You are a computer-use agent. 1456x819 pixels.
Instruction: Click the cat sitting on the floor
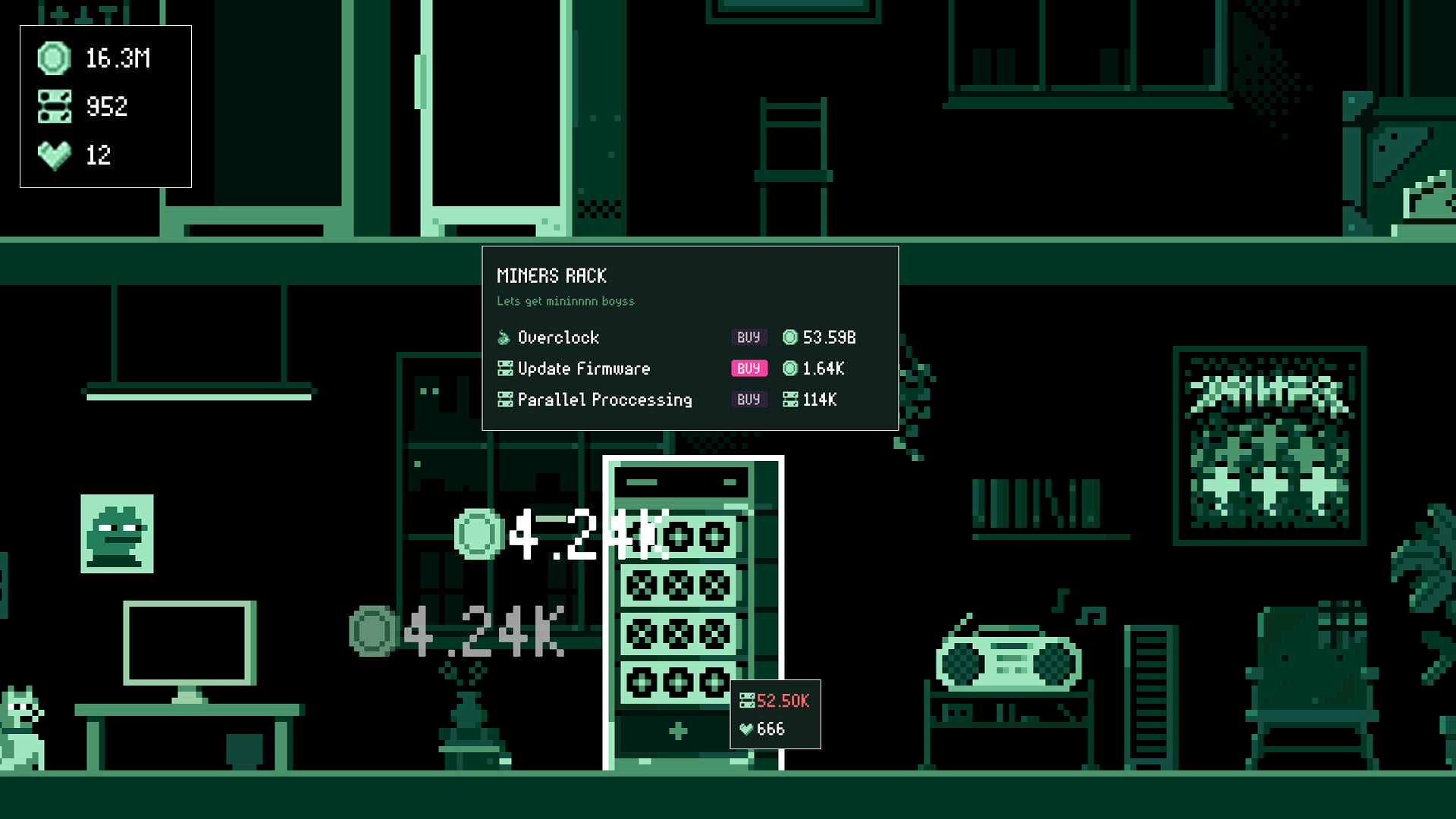[23, 728]
